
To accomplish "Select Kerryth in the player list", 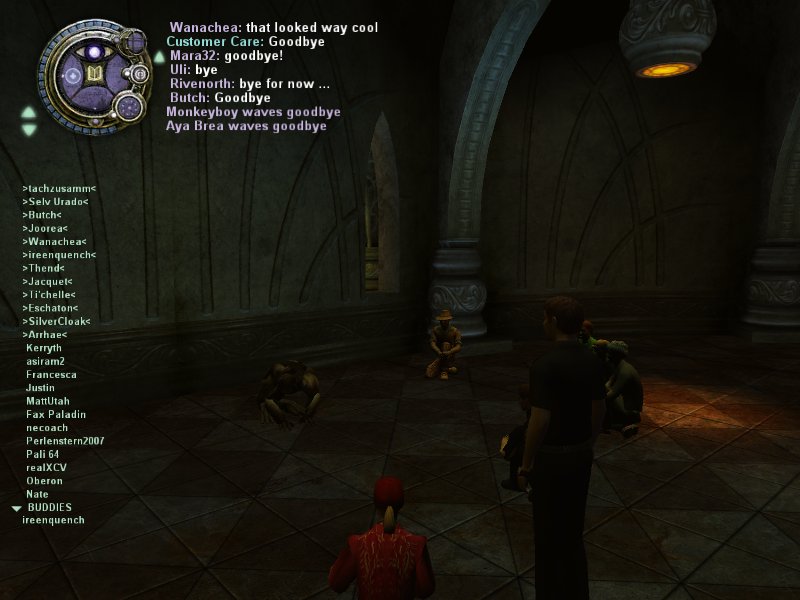I will (43, 348).
